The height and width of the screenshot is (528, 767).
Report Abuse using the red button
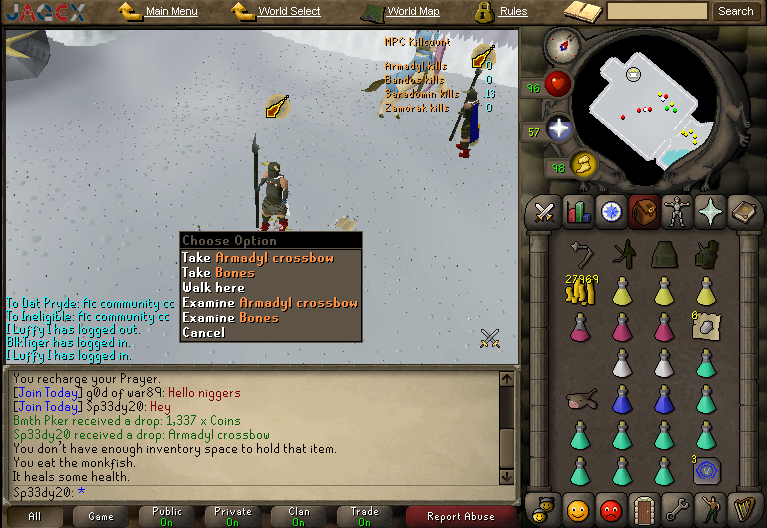[460, 516]
